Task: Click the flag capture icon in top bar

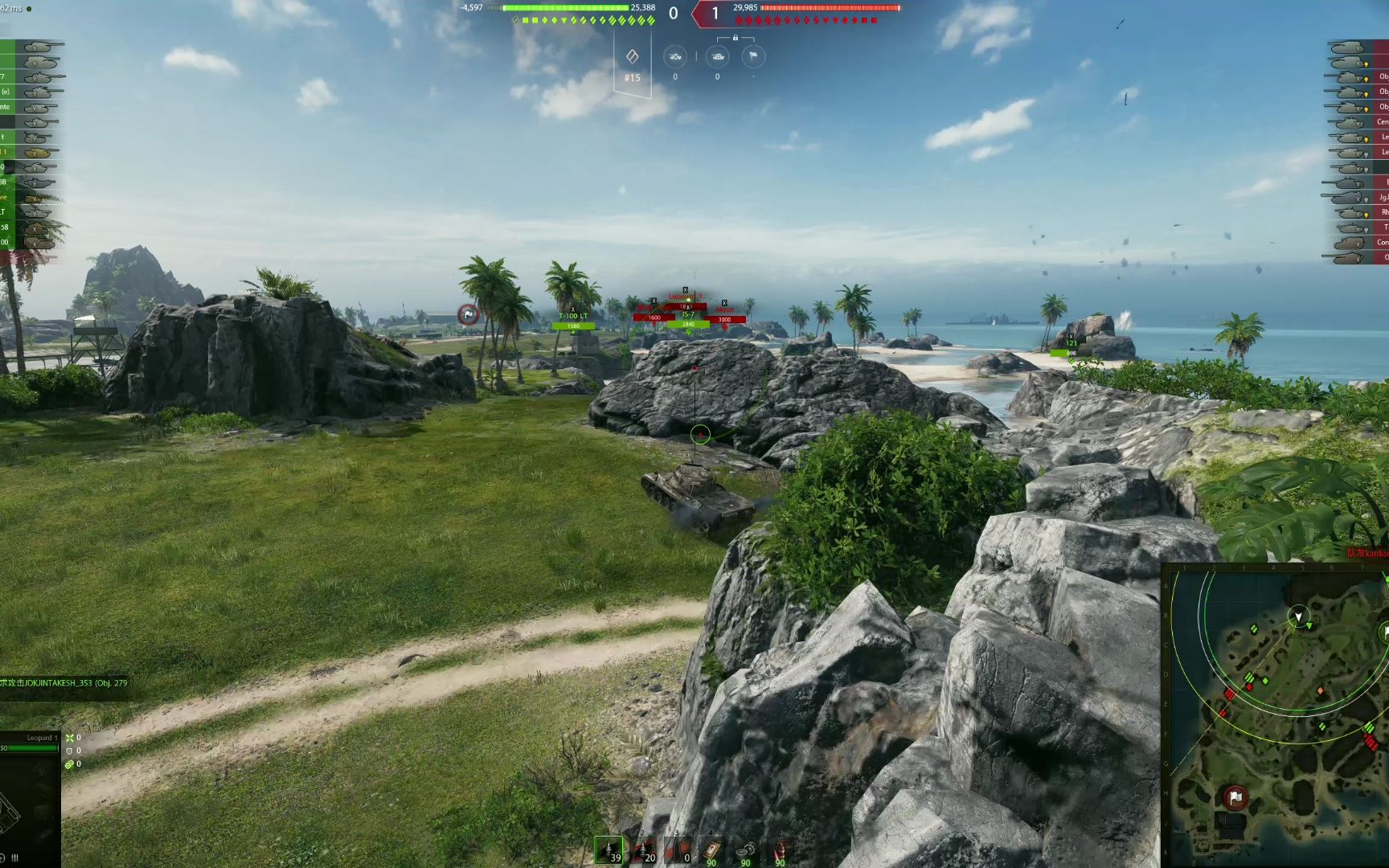Action: pos(752,56)
